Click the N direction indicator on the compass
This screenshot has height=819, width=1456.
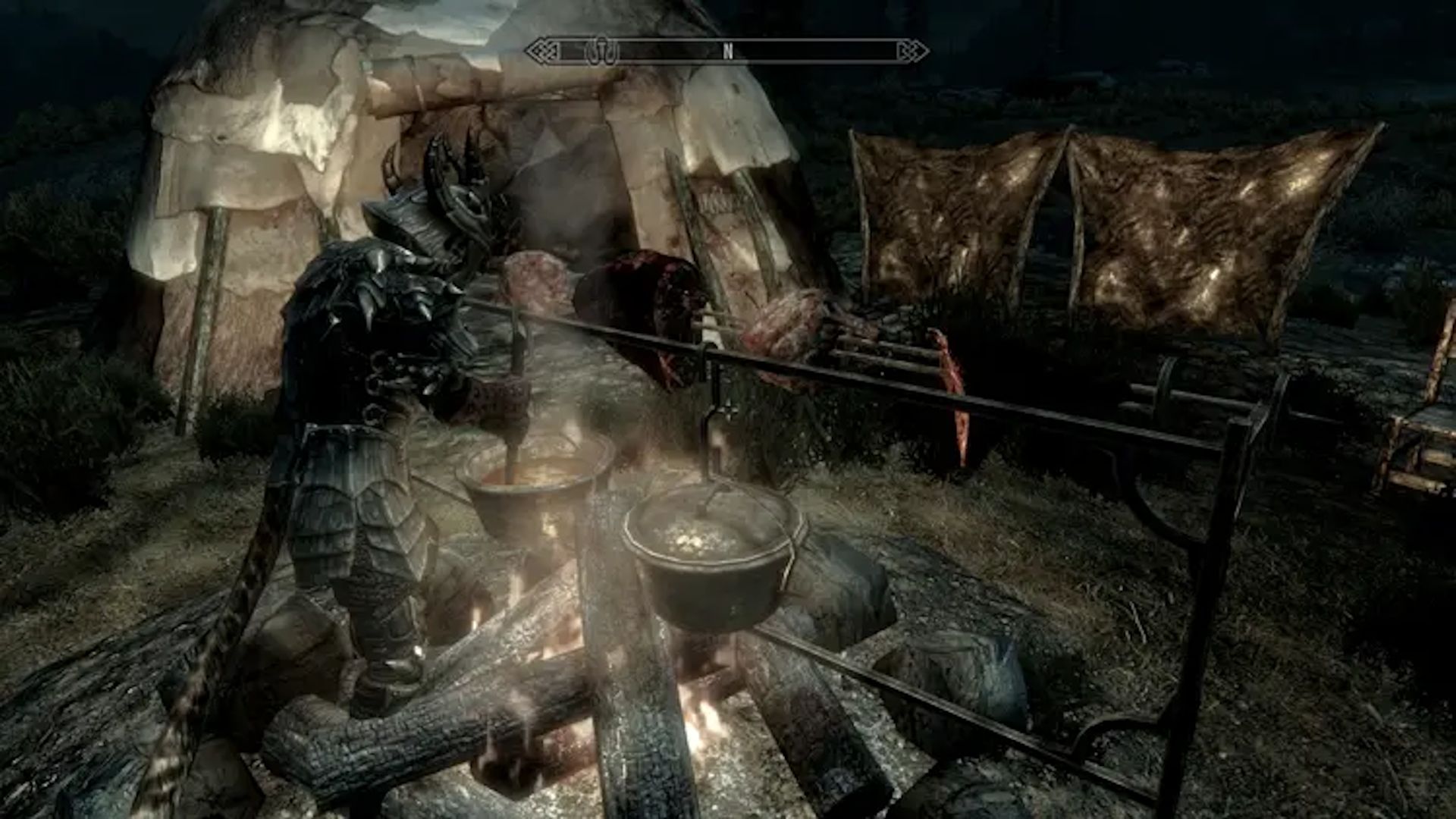(x=728, y=52)
